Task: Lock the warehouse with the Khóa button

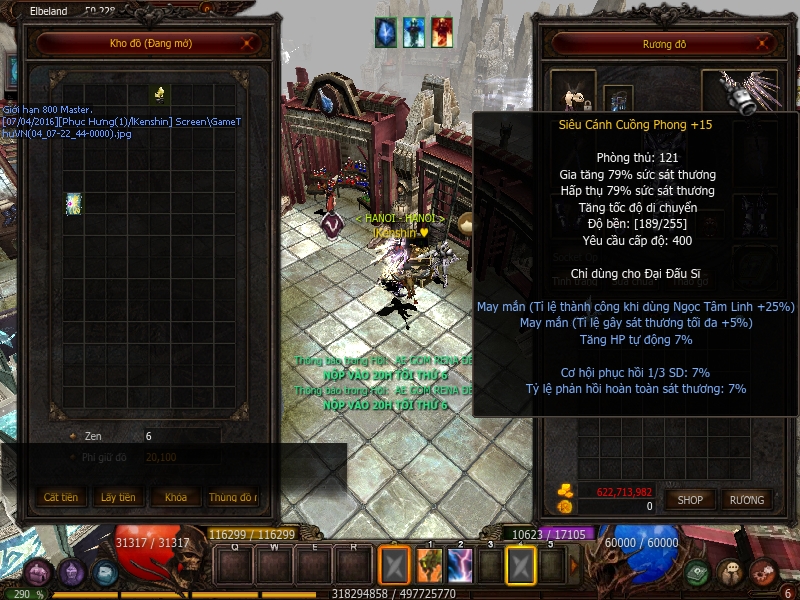Action: 175,497
